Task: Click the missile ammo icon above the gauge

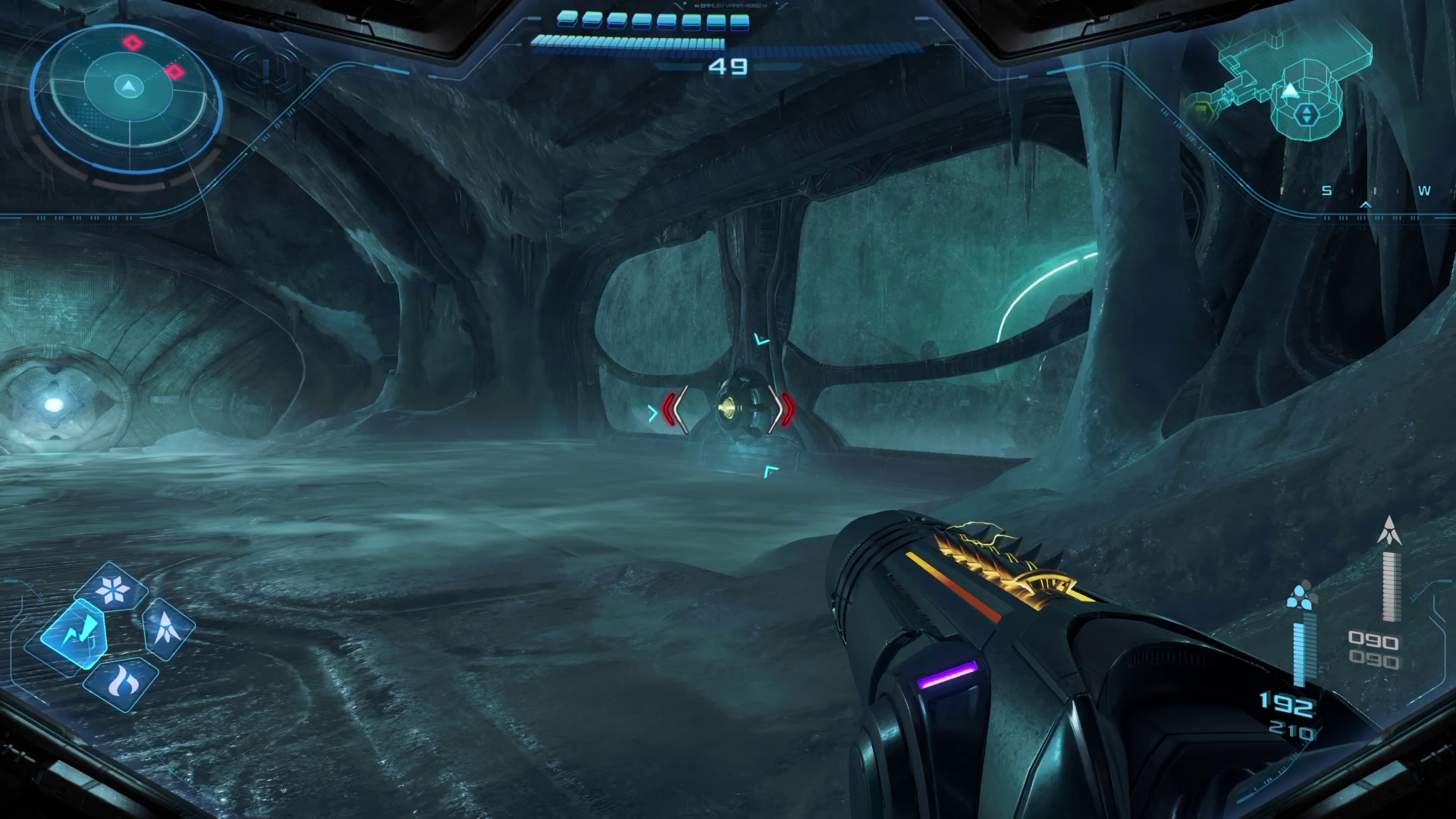Action: [x=1389, y=531]
